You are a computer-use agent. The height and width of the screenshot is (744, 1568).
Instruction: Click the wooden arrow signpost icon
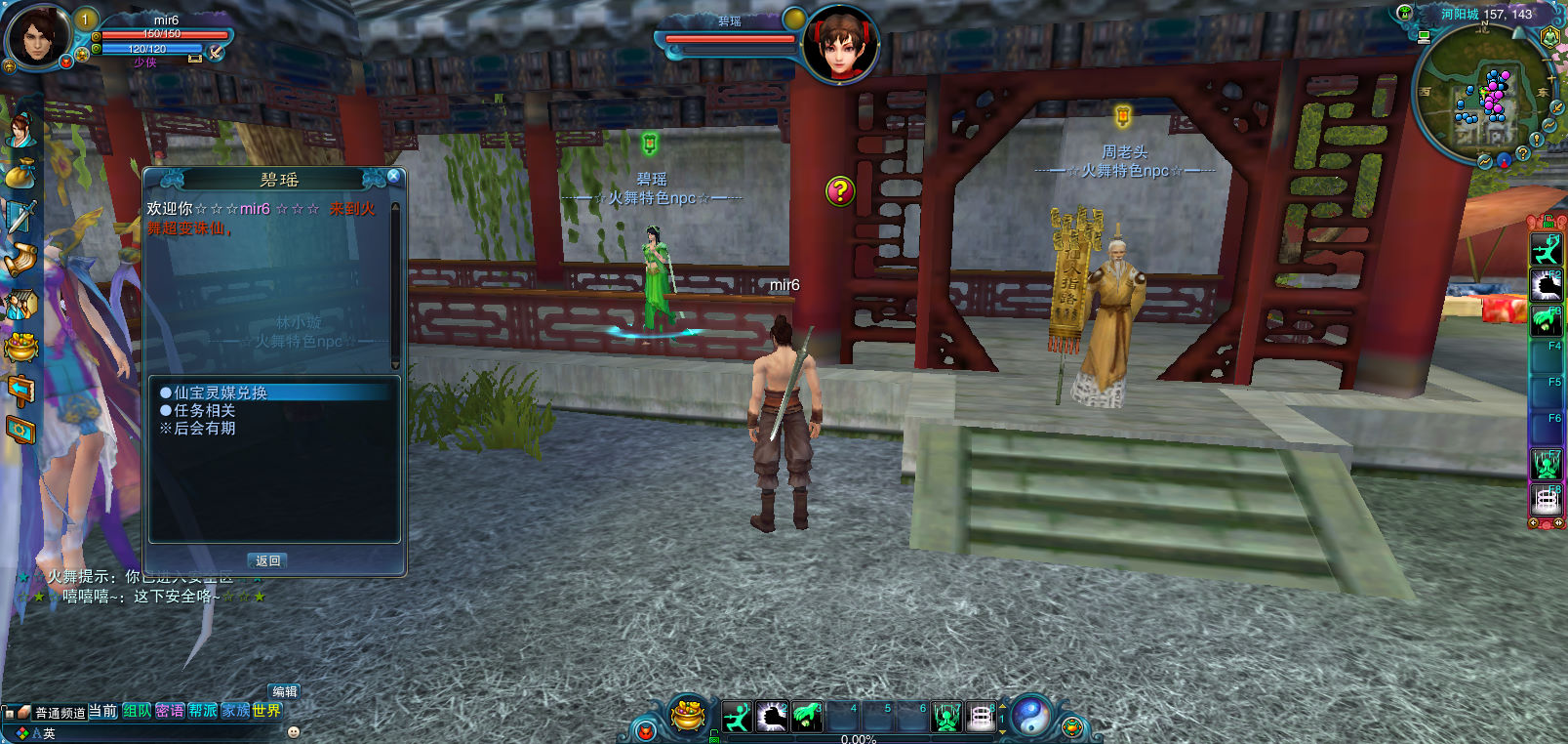[x=20, y=391]
